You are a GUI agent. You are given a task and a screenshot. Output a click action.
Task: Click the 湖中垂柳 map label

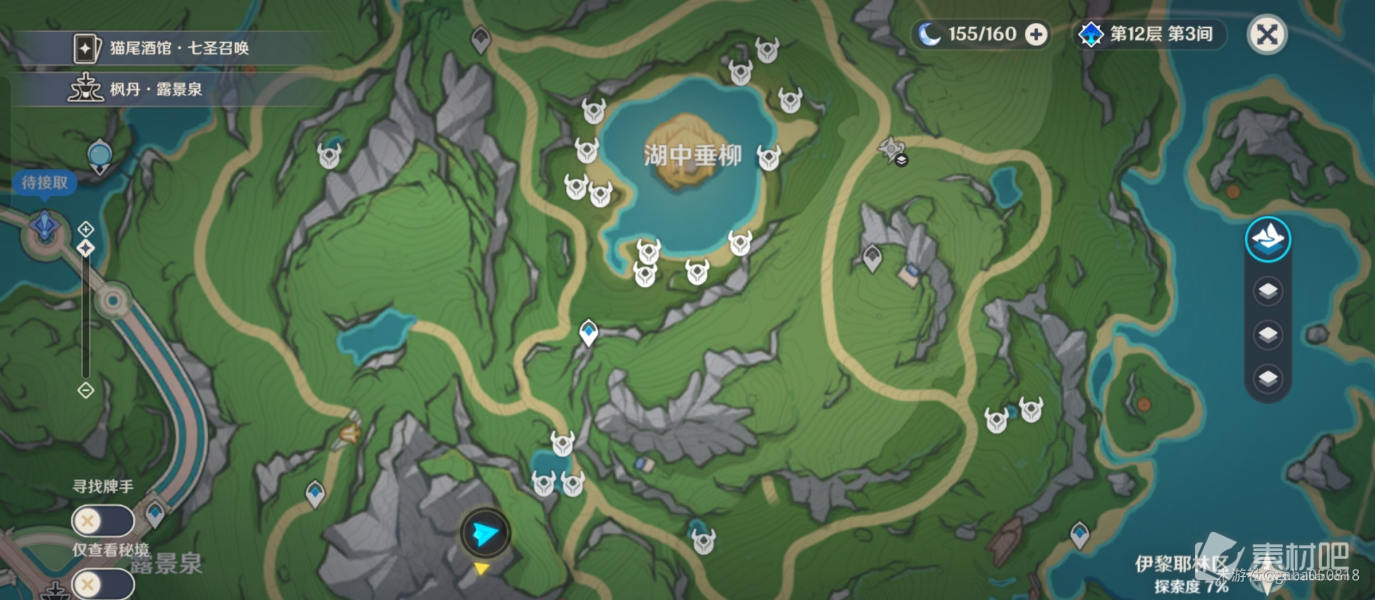click(693, 156)
